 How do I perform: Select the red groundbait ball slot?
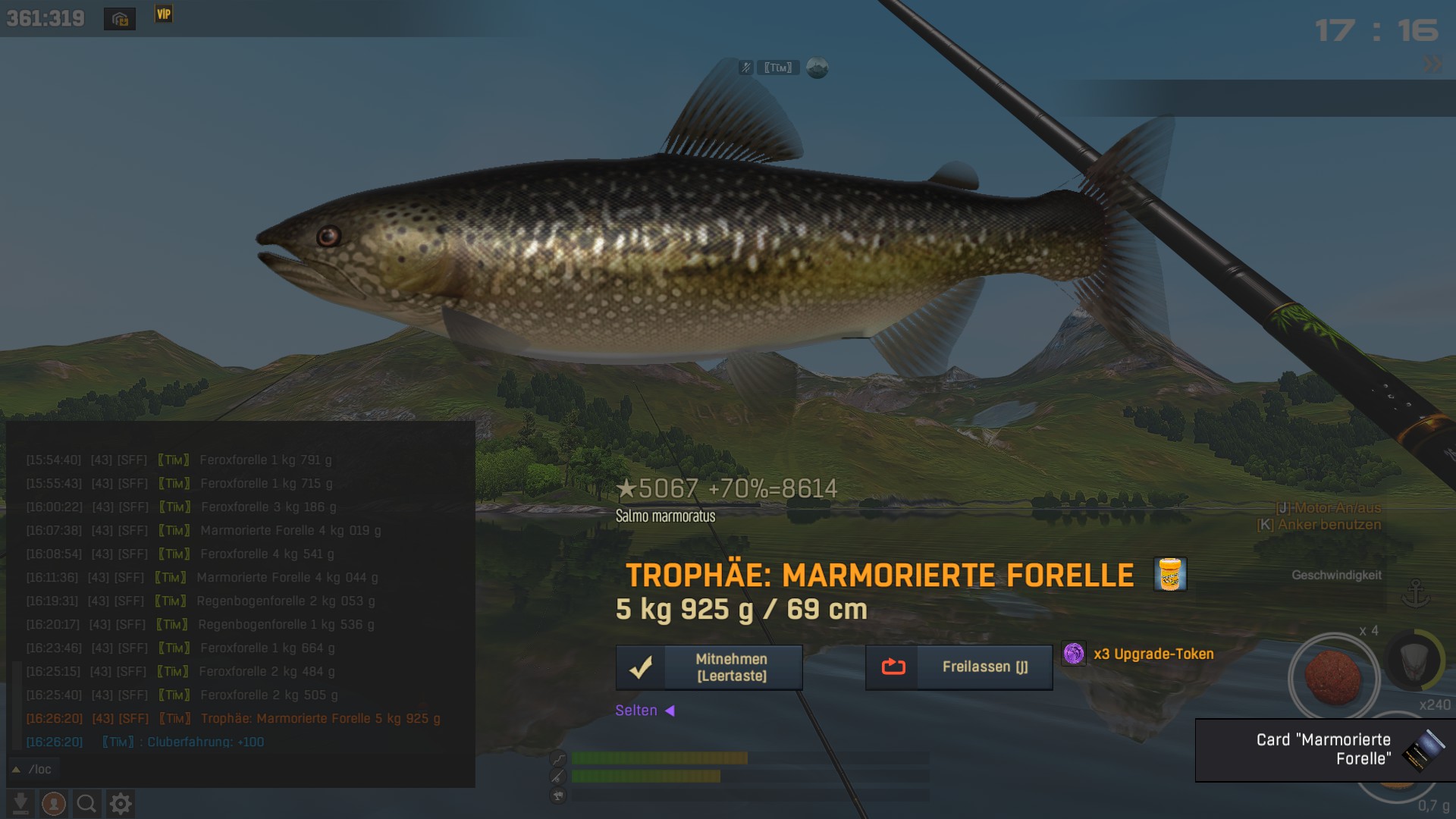[1333, 676]
